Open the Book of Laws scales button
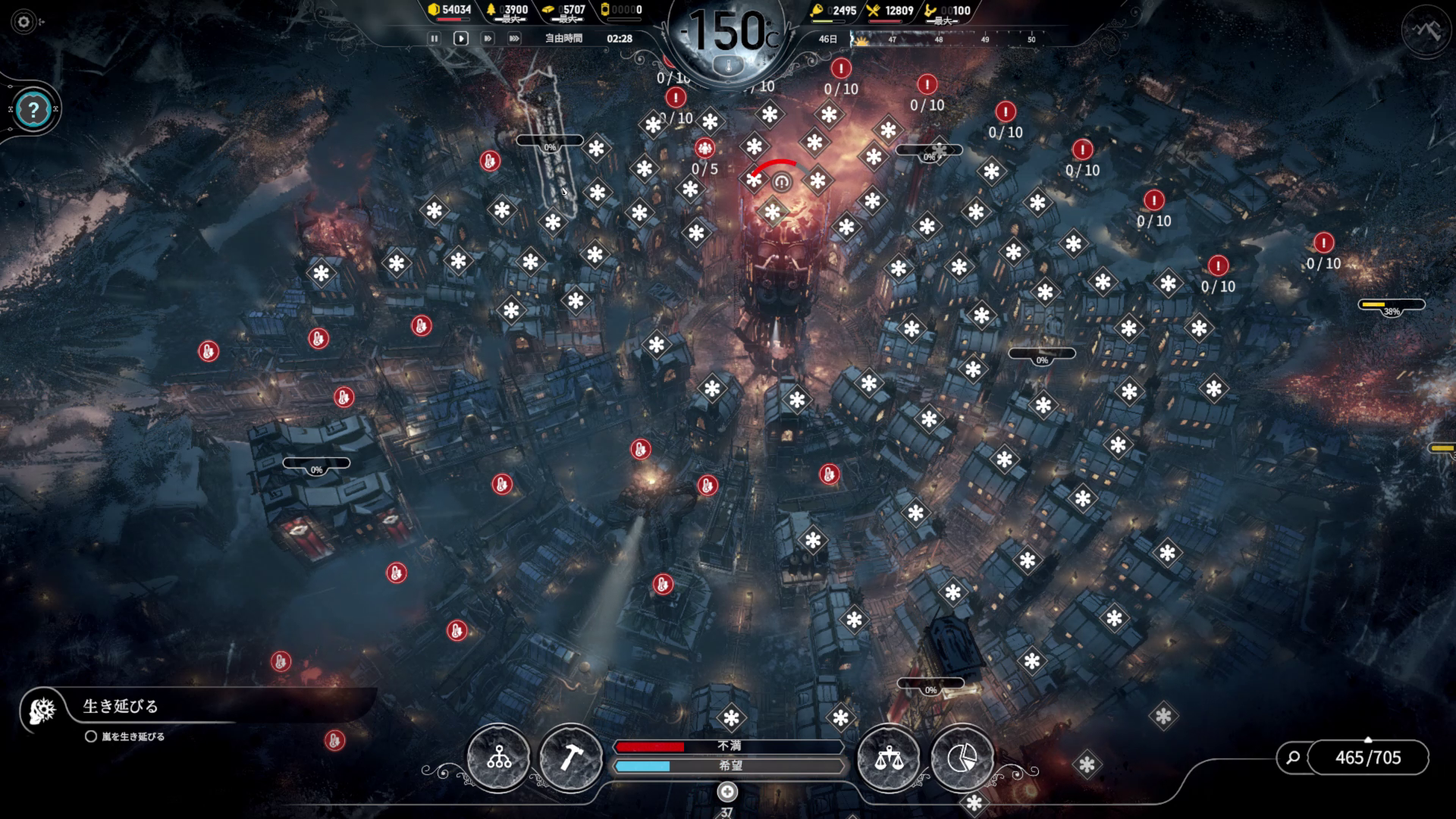Image resolution: width=1456 pixels, height=819 pixels. click(x=887, y=757)
